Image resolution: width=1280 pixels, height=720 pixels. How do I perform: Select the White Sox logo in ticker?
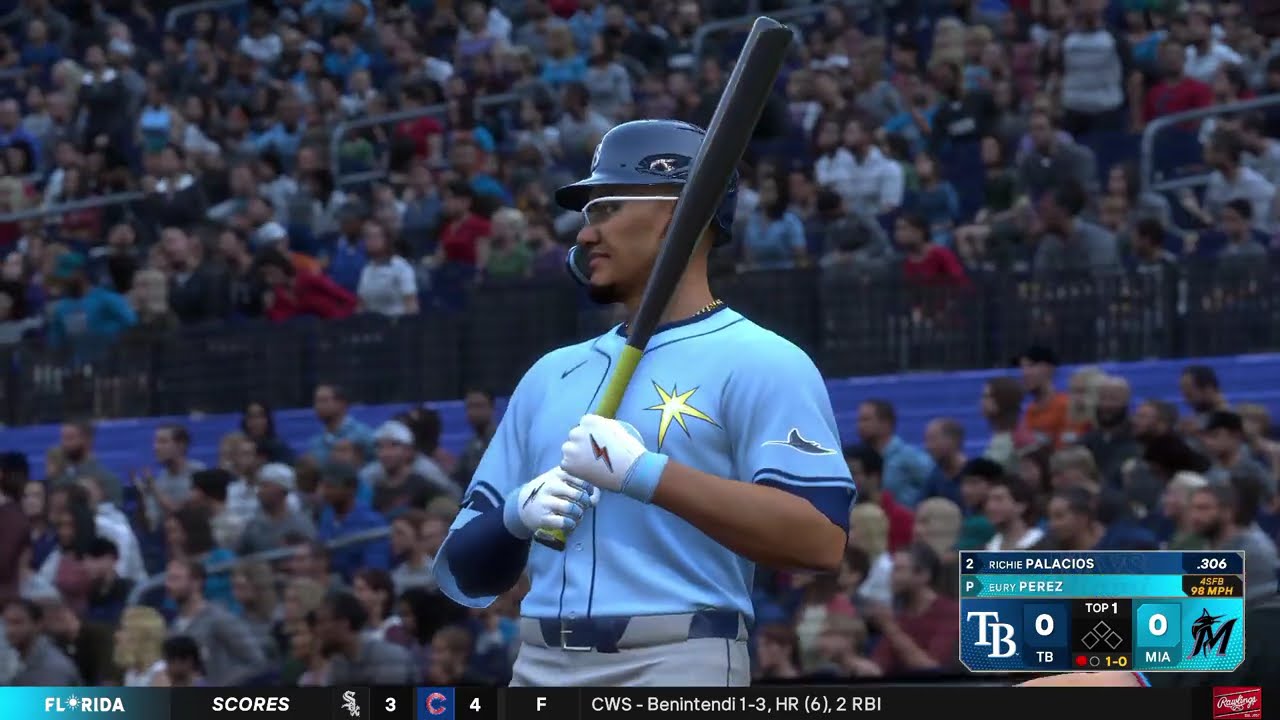click(350, 704)
